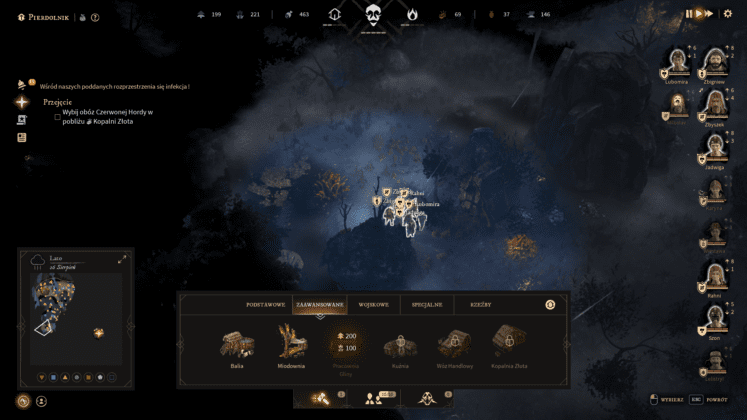Choose the Balia building
747x420 pixels.
pyautogui.click(x=237, y=344)
